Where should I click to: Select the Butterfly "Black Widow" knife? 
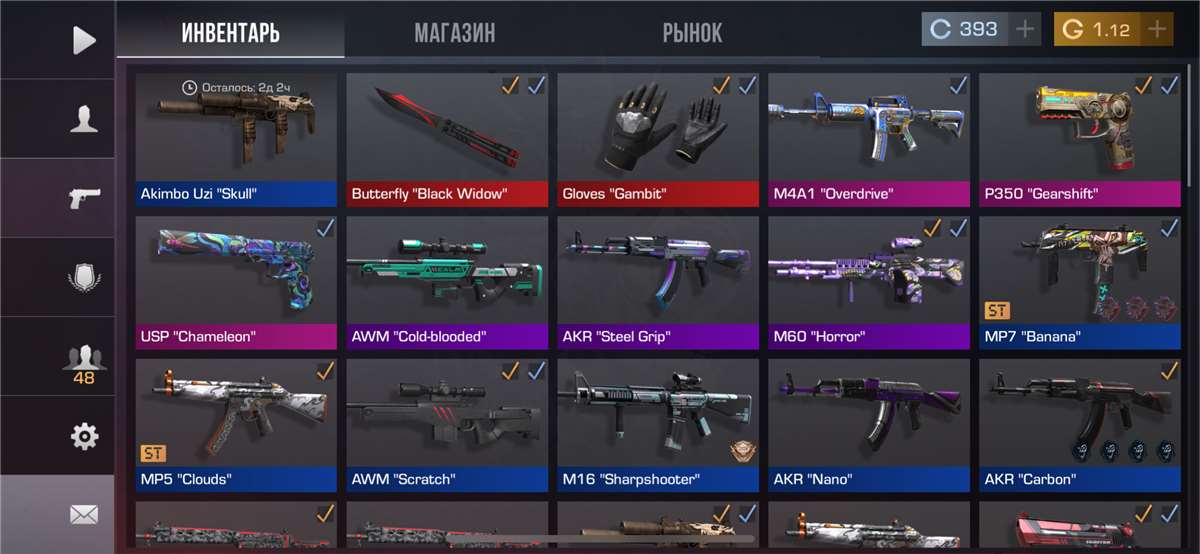[x=447, y=139]
